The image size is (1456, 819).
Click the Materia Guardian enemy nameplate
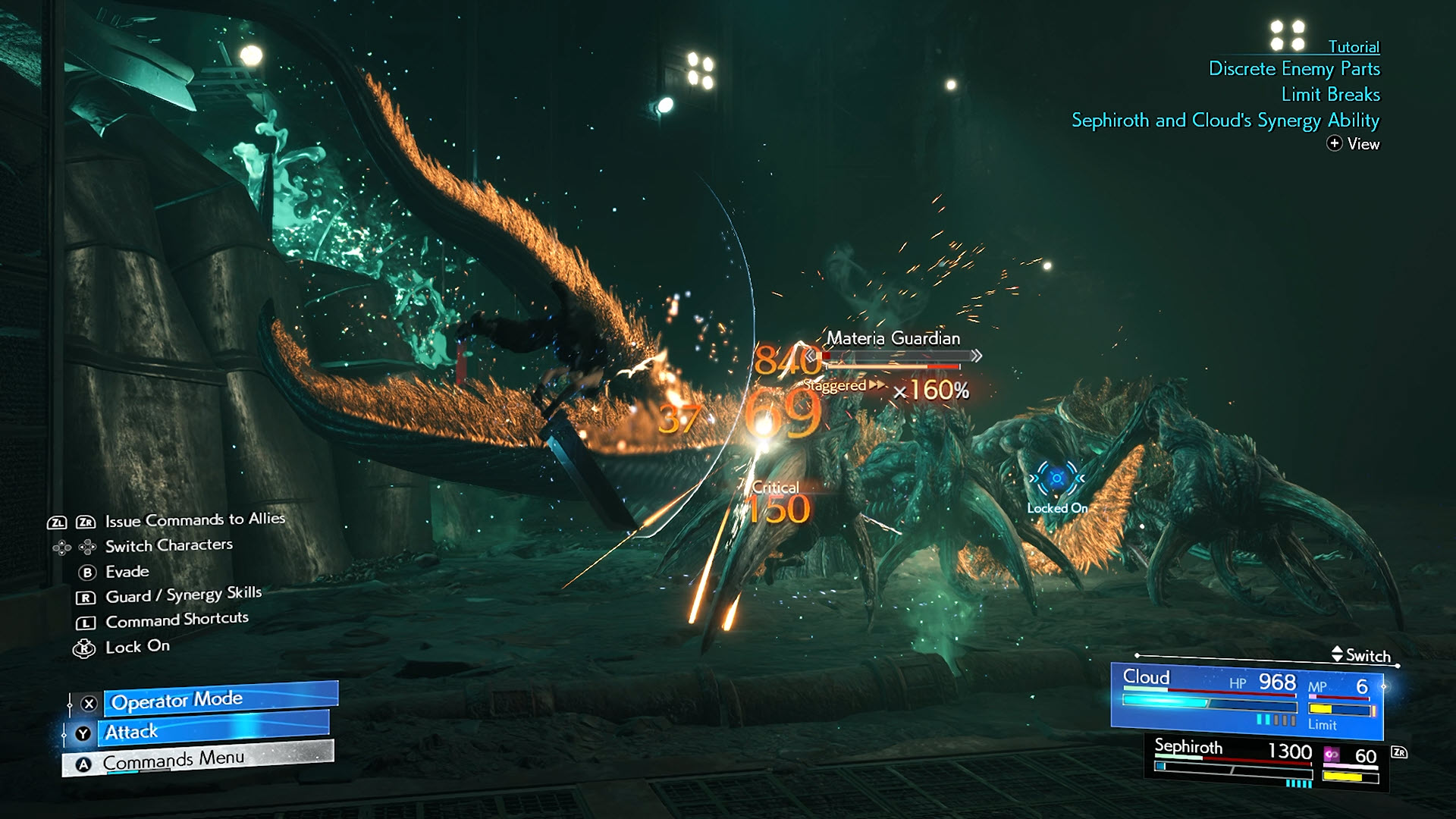pos(893,338)
